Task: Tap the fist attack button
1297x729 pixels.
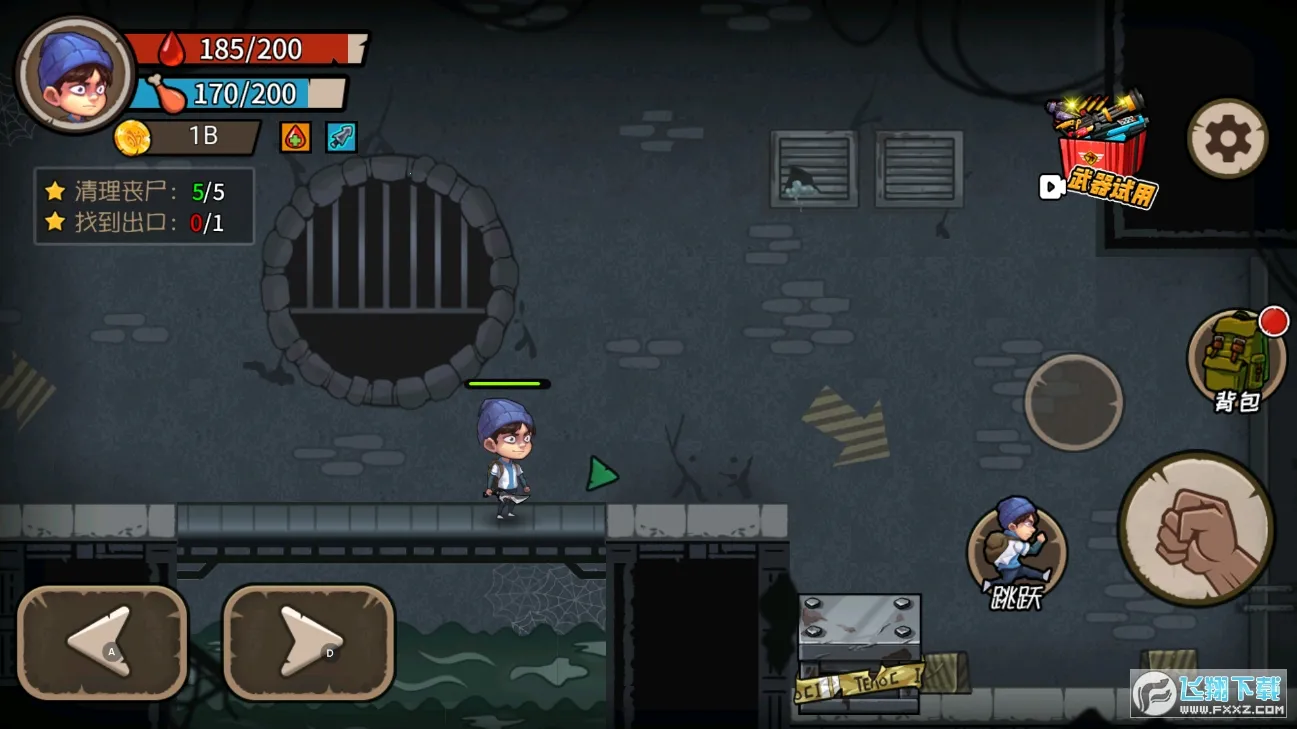Action: click(x=1196, y=528)
